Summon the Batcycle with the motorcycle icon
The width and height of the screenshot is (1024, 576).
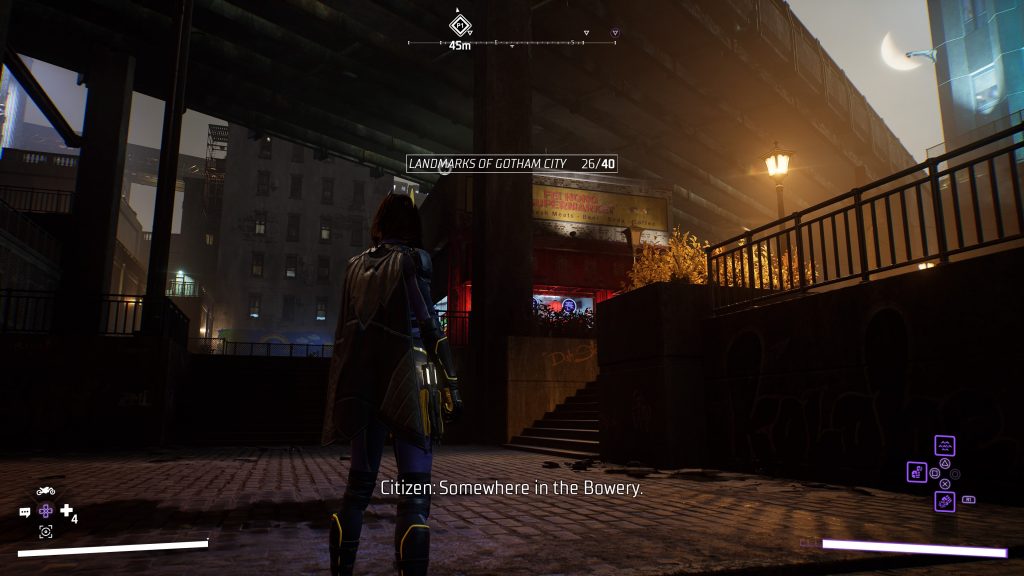click(x=45, y=491)
